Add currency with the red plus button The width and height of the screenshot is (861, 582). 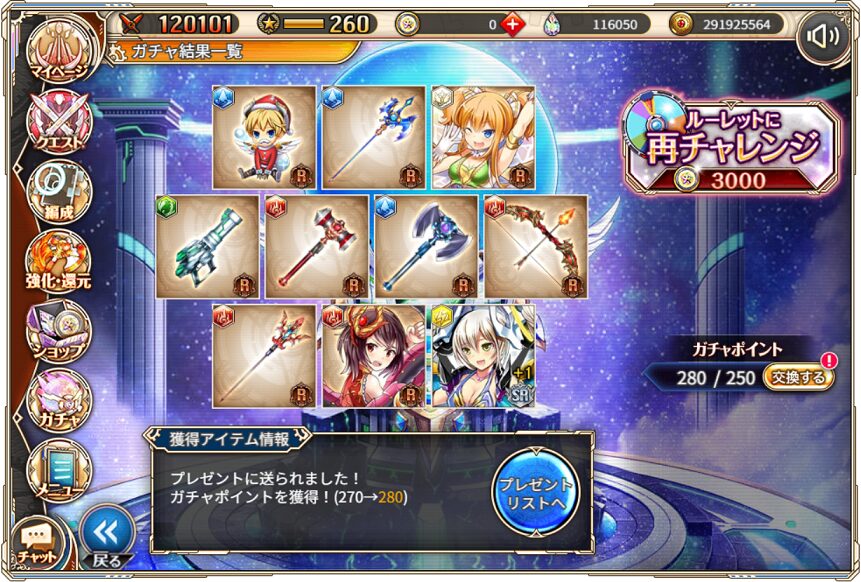click(513, 24)
